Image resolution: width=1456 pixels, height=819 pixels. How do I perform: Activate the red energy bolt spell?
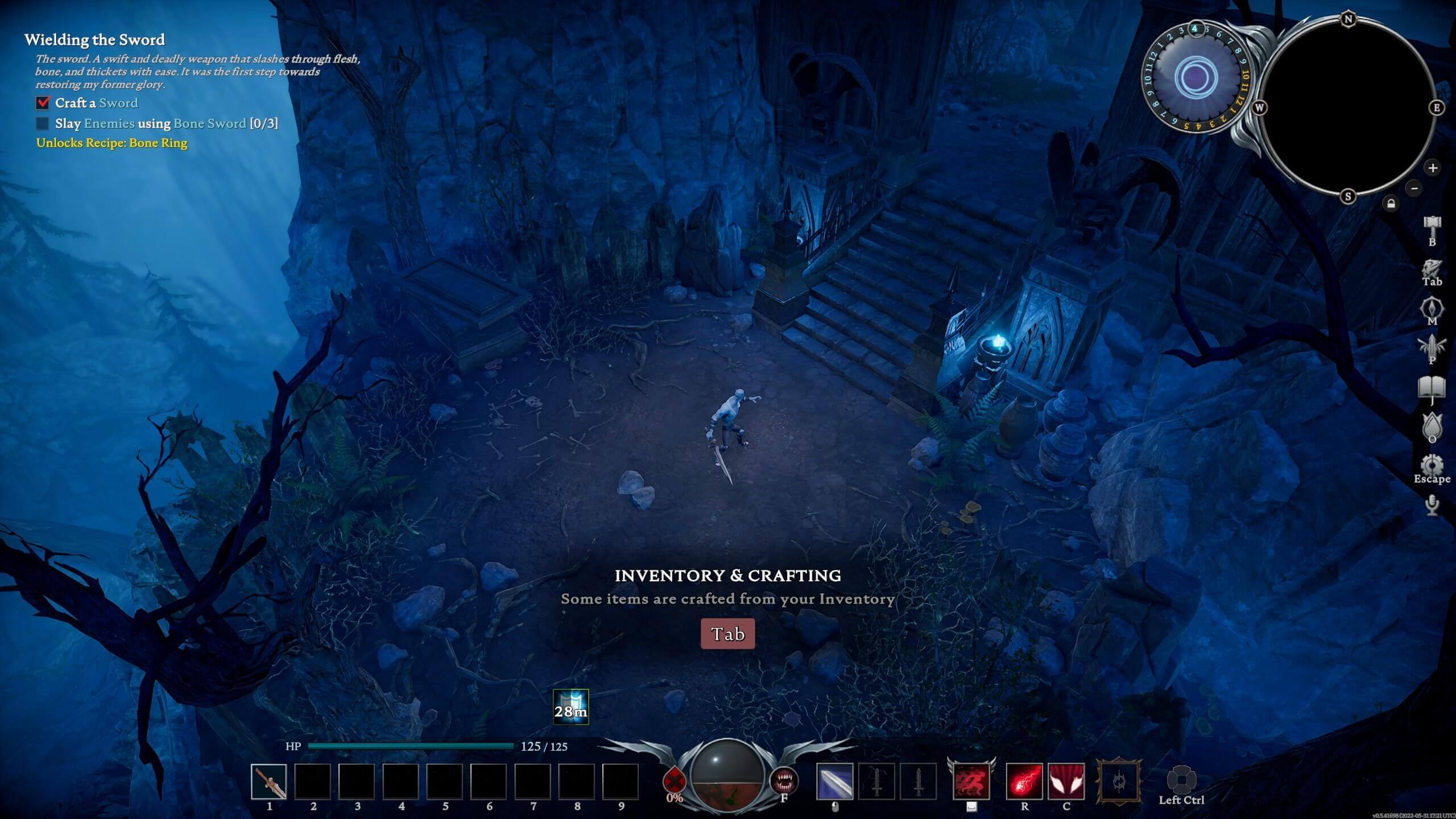pyautogui.click(x=1024, y=781)
